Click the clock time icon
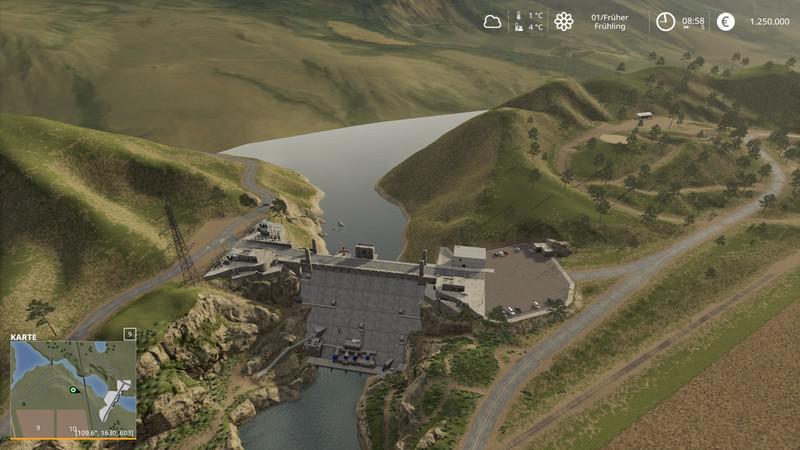Viewport: 800px width, 450px height. [665, 21]
